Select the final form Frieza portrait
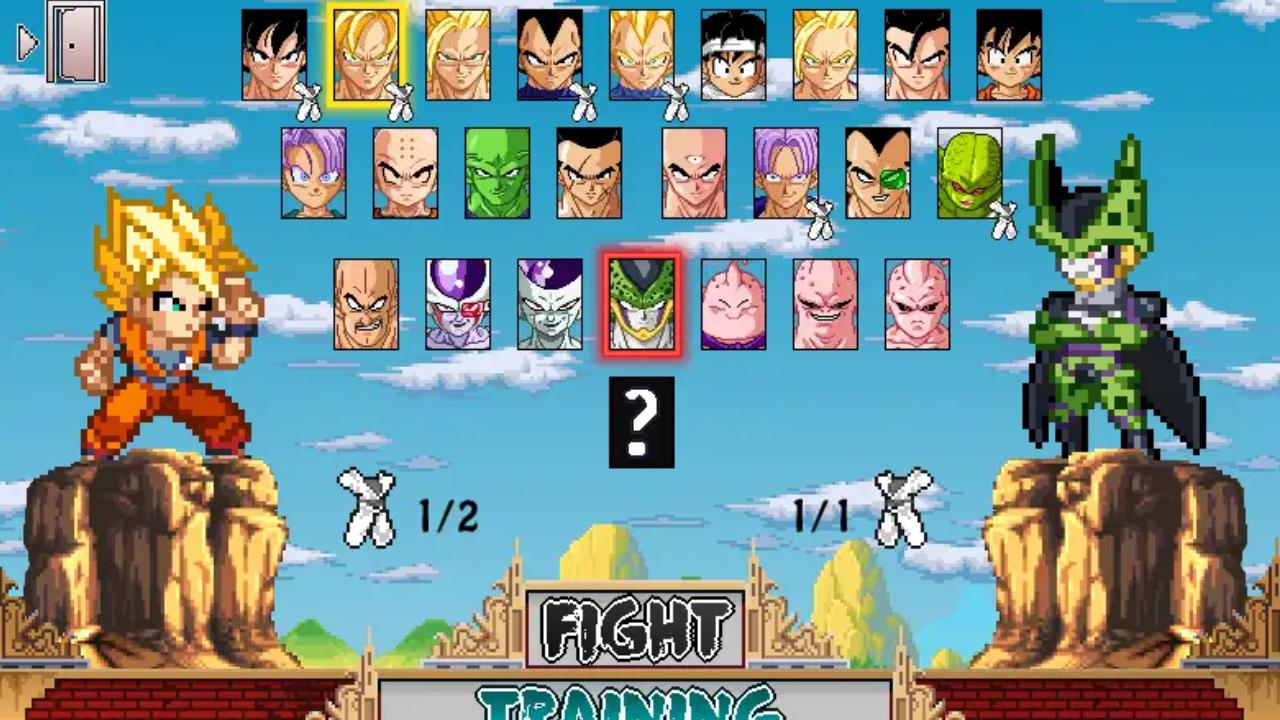 click(x=549, y=303)
